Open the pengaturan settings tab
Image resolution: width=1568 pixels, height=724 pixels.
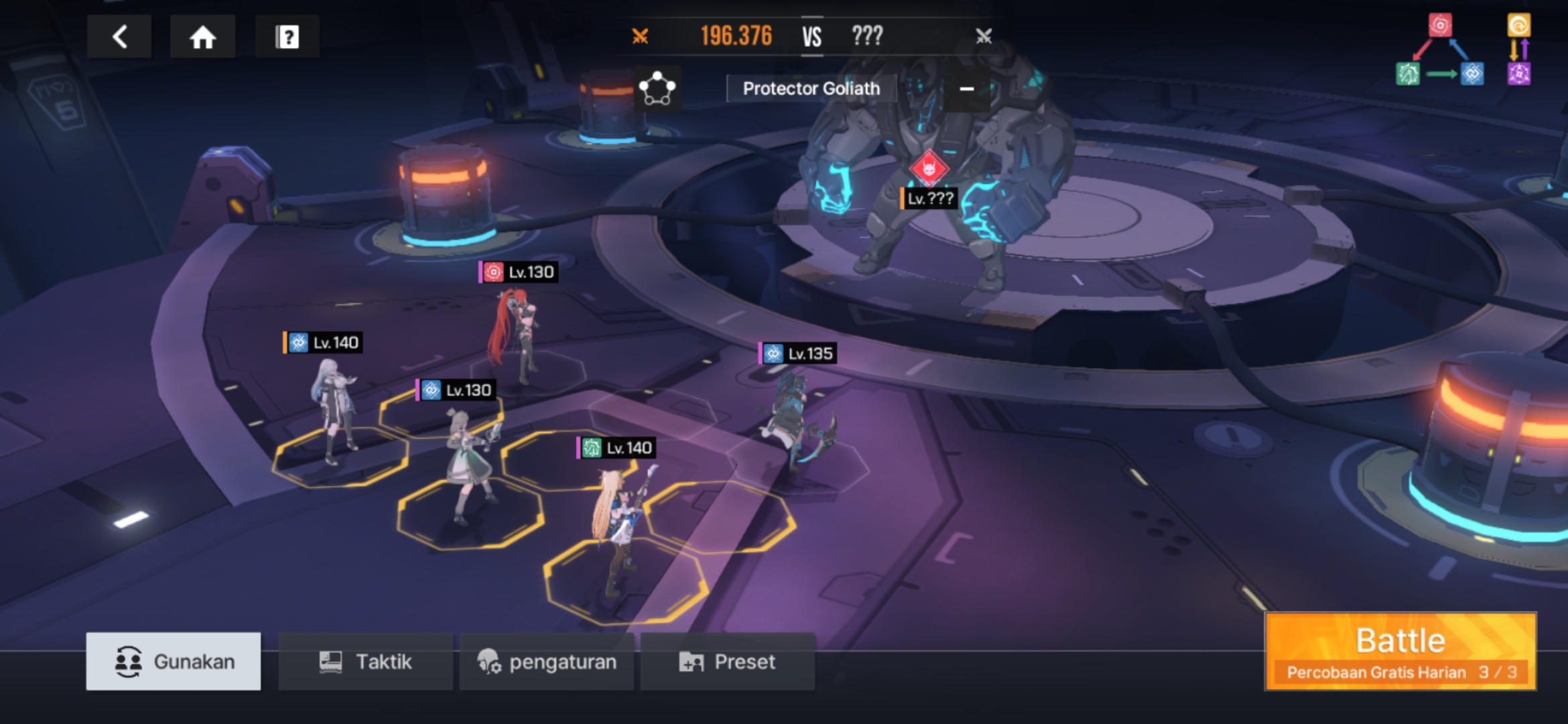[547, 662]
